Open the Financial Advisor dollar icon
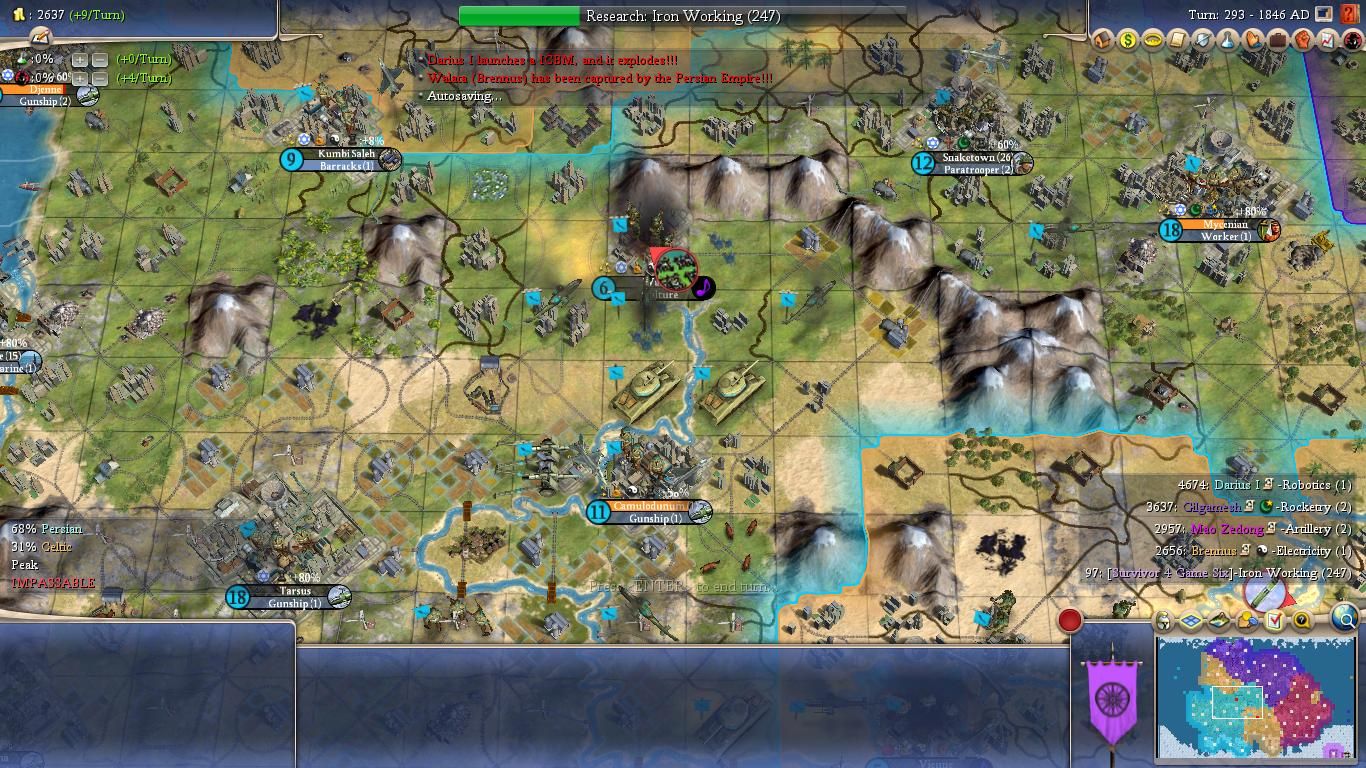Viewport: 1366px width, 768px height. (x=1128, y=40)
